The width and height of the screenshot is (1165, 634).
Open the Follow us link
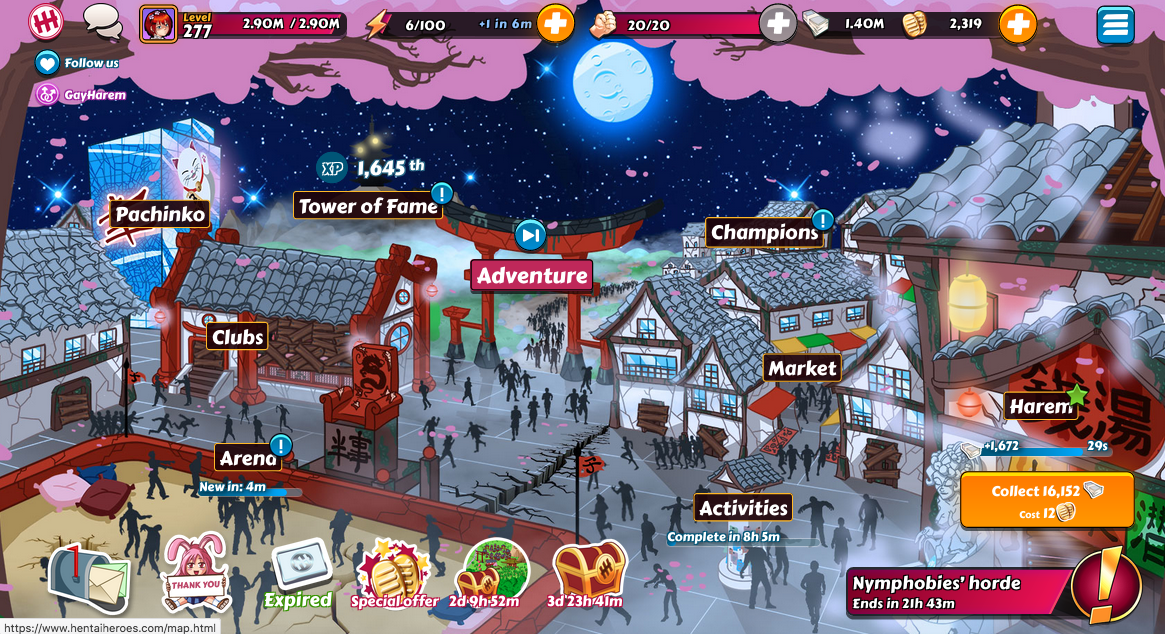tap(78, 63)
